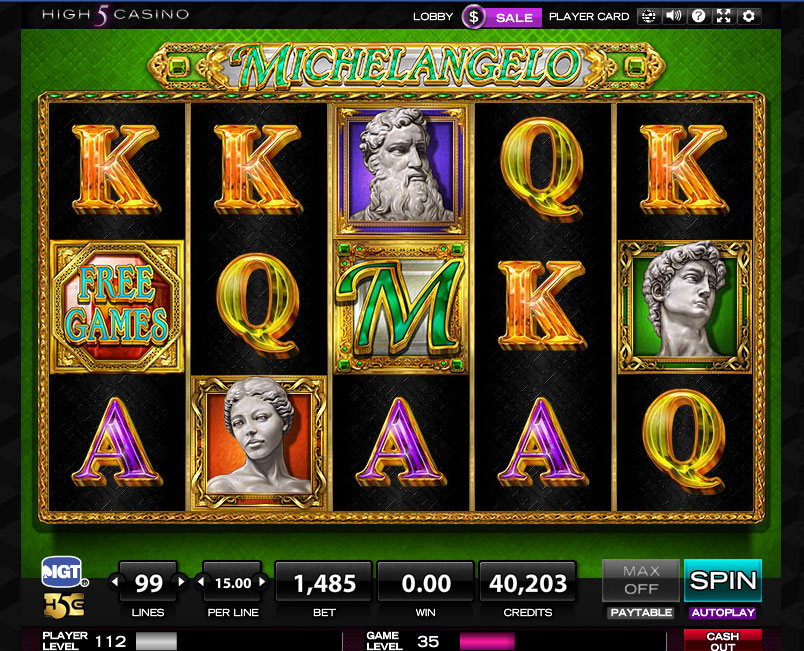Decrease the number of lines

click(113, 581)
